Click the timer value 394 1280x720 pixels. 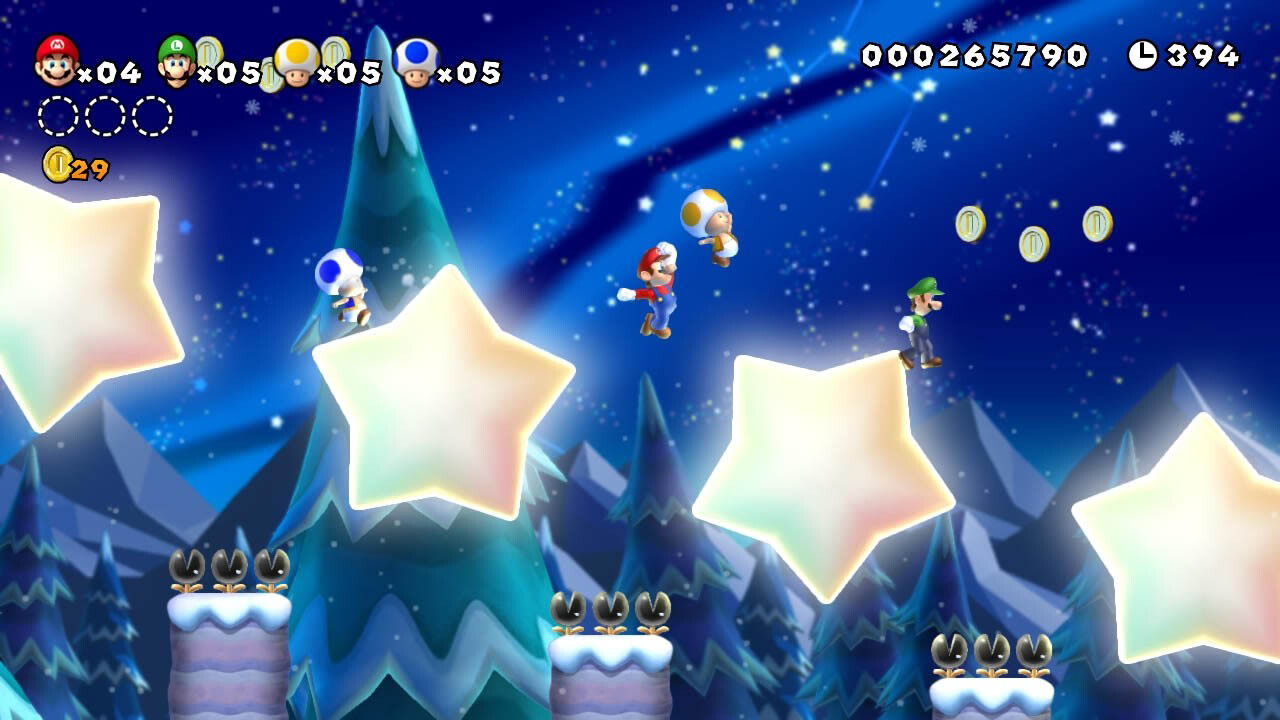point(1200,55)
